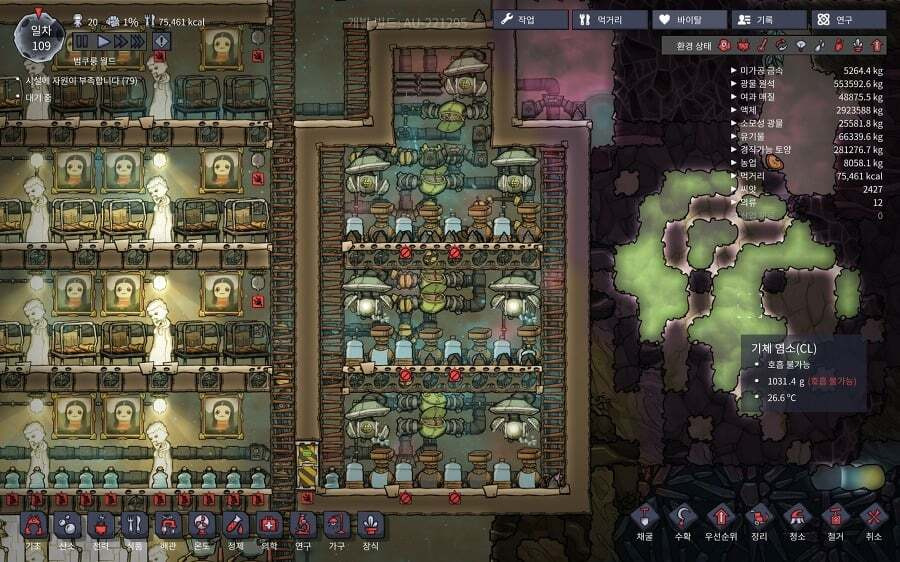Open the 기록 (Reports) screen

coord(767,19)
